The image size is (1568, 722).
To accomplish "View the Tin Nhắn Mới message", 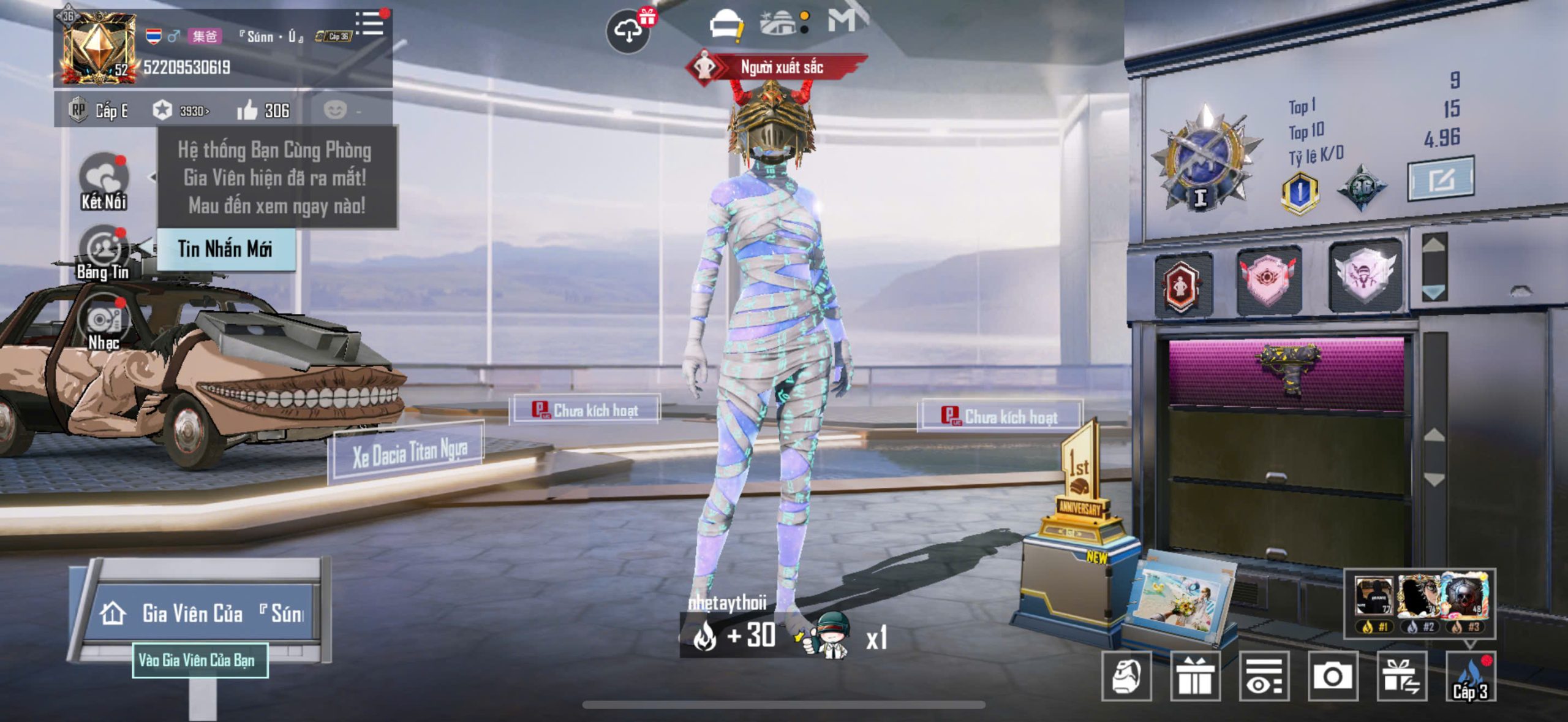I will pyautogui.click(x=225, y=249).
